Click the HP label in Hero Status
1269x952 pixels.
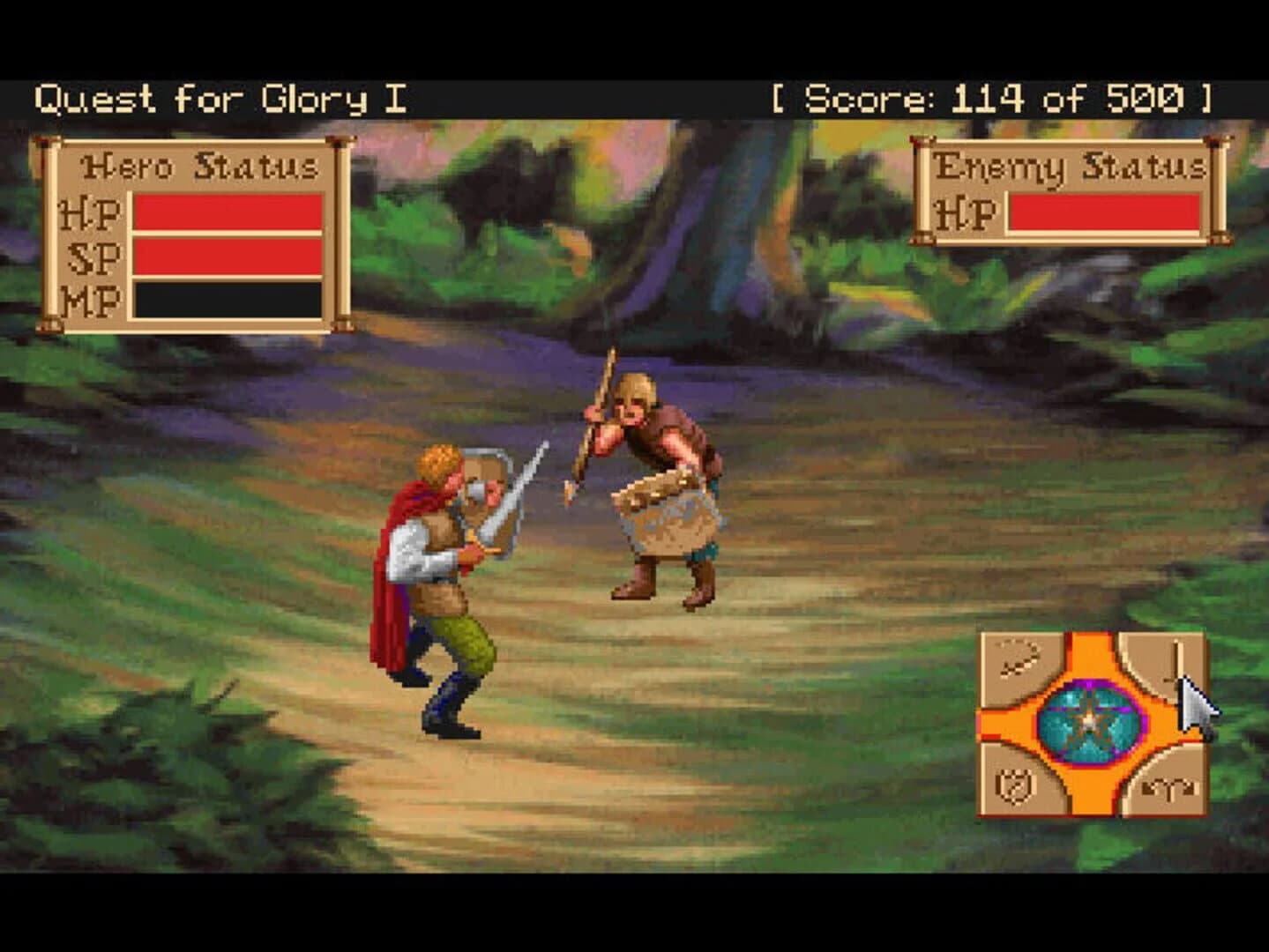pos(91,212)
